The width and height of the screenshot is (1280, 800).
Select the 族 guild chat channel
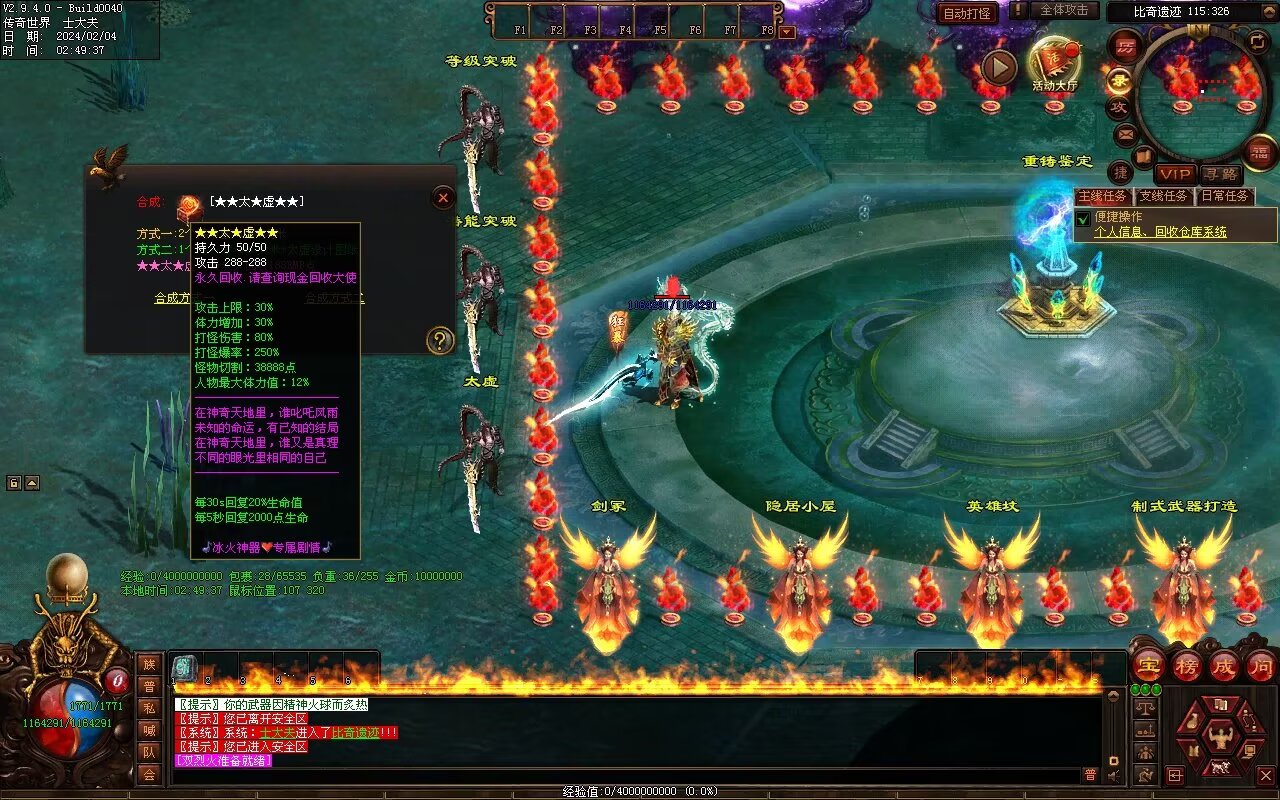(149, 664)
